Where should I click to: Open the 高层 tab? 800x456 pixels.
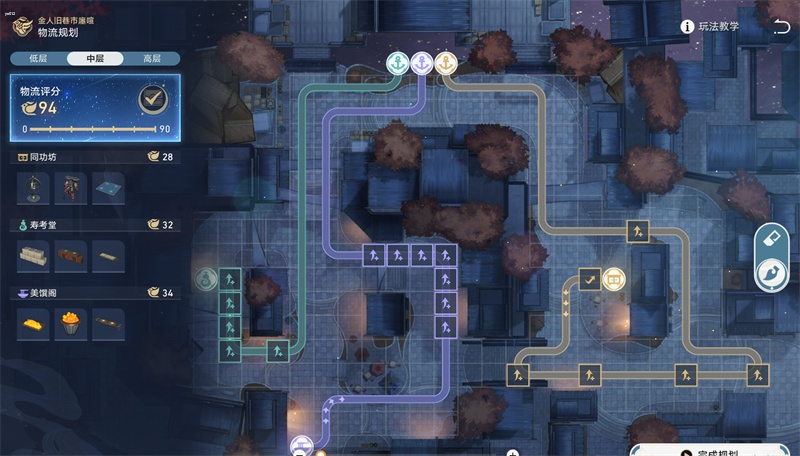pos(152,59)
